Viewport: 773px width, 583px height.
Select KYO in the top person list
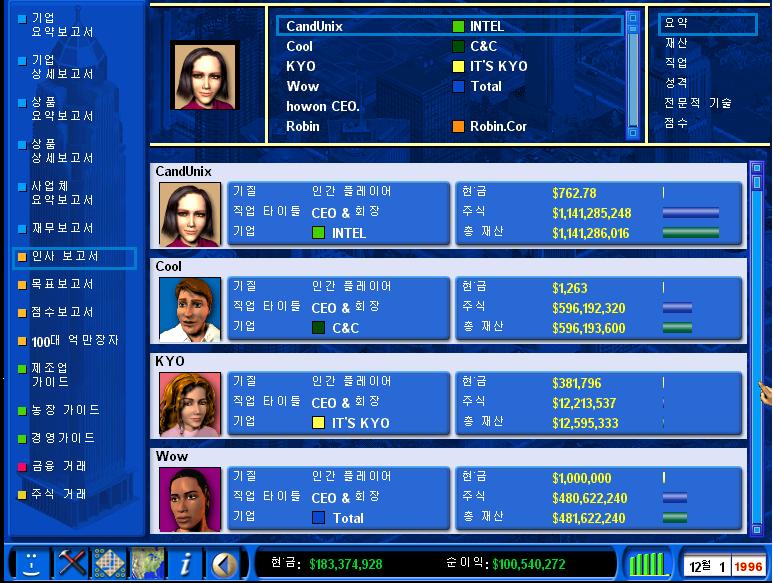(x=301, y=66)
